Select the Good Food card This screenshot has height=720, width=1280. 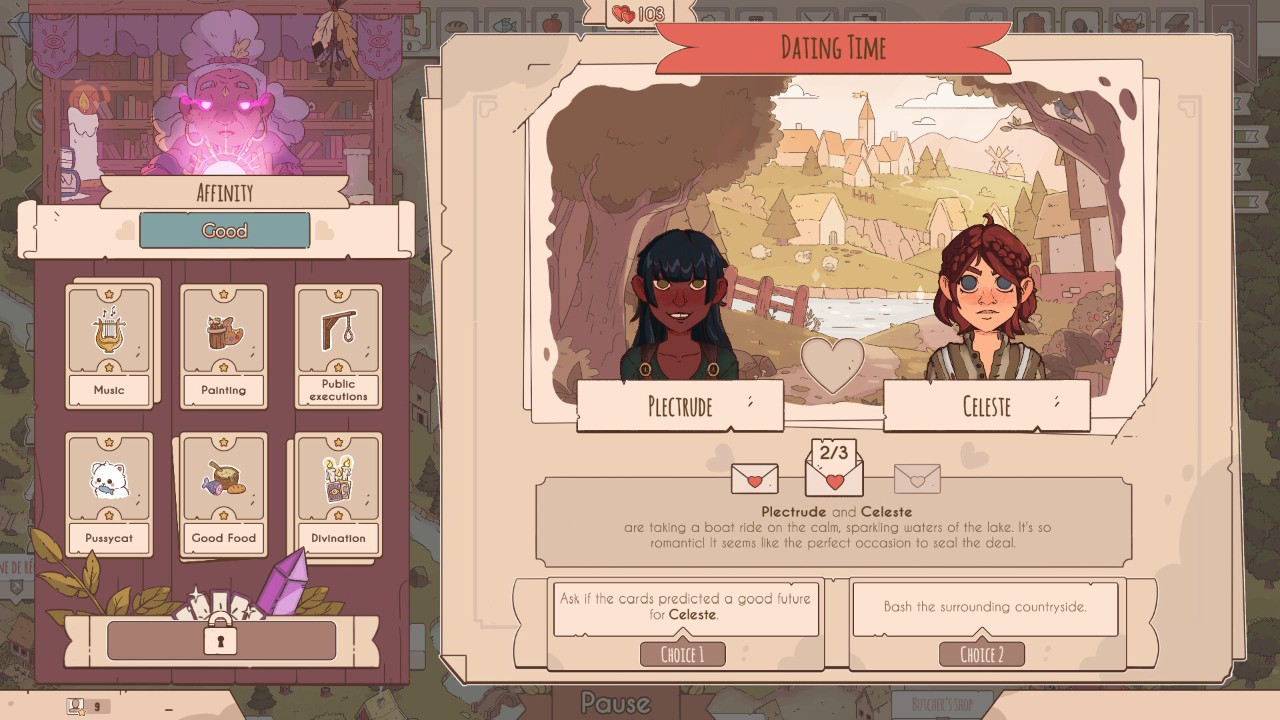point(223,492)
